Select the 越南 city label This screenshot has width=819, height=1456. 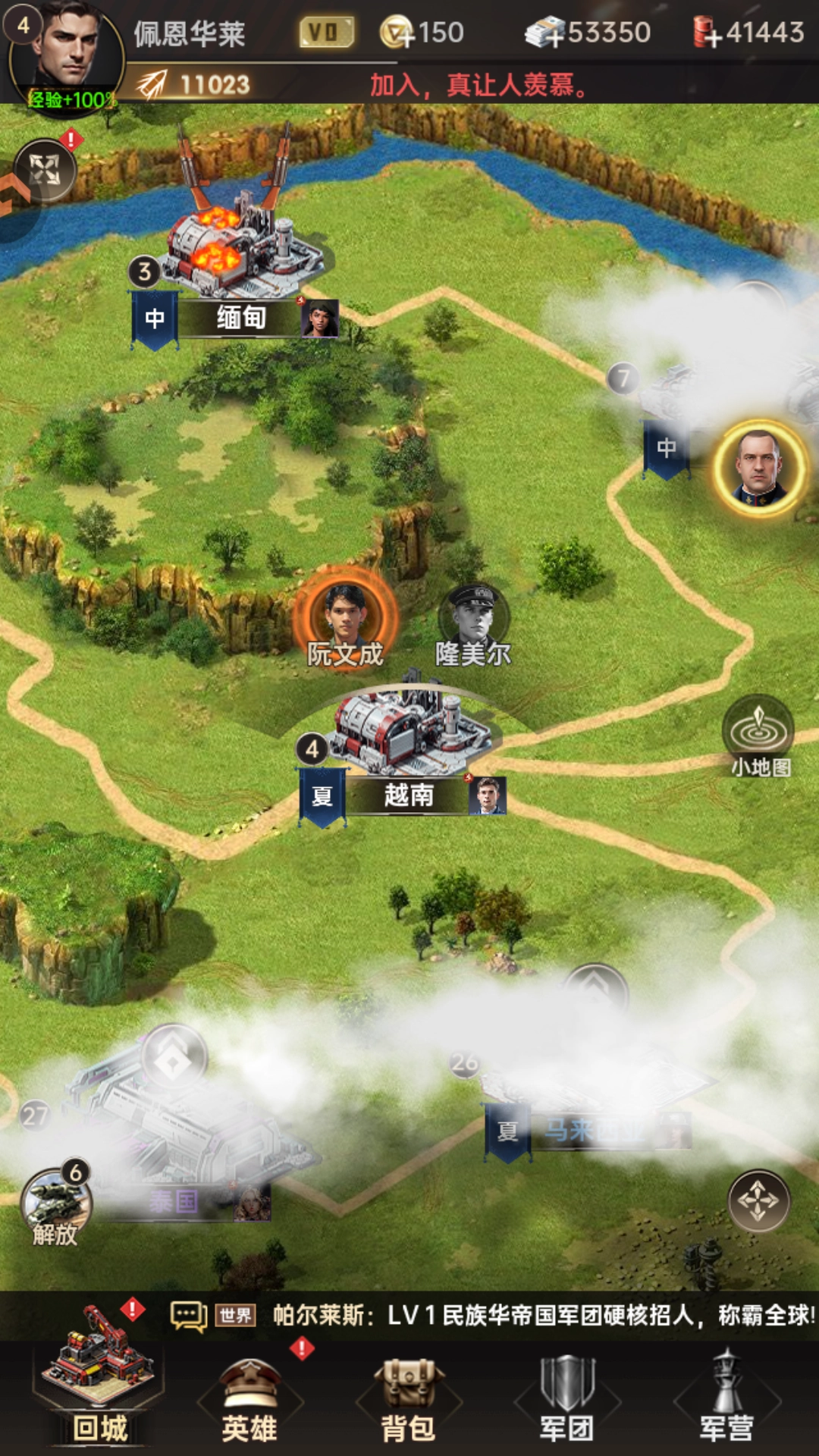coord(408,795)
